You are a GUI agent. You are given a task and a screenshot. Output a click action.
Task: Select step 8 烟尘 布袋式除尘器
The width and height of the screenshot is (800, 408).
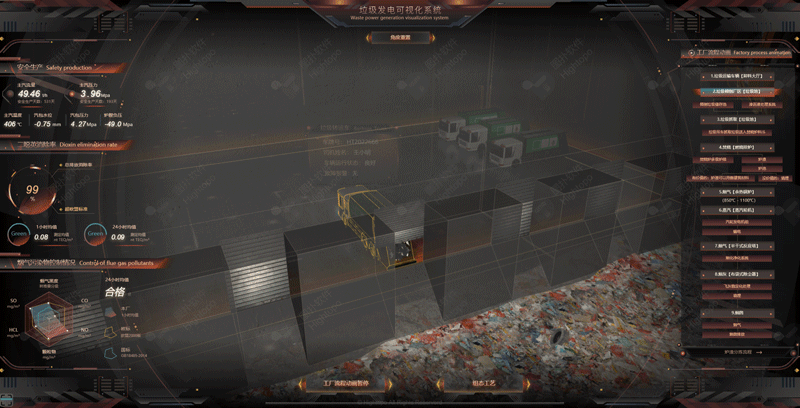(x=736, y=273)
